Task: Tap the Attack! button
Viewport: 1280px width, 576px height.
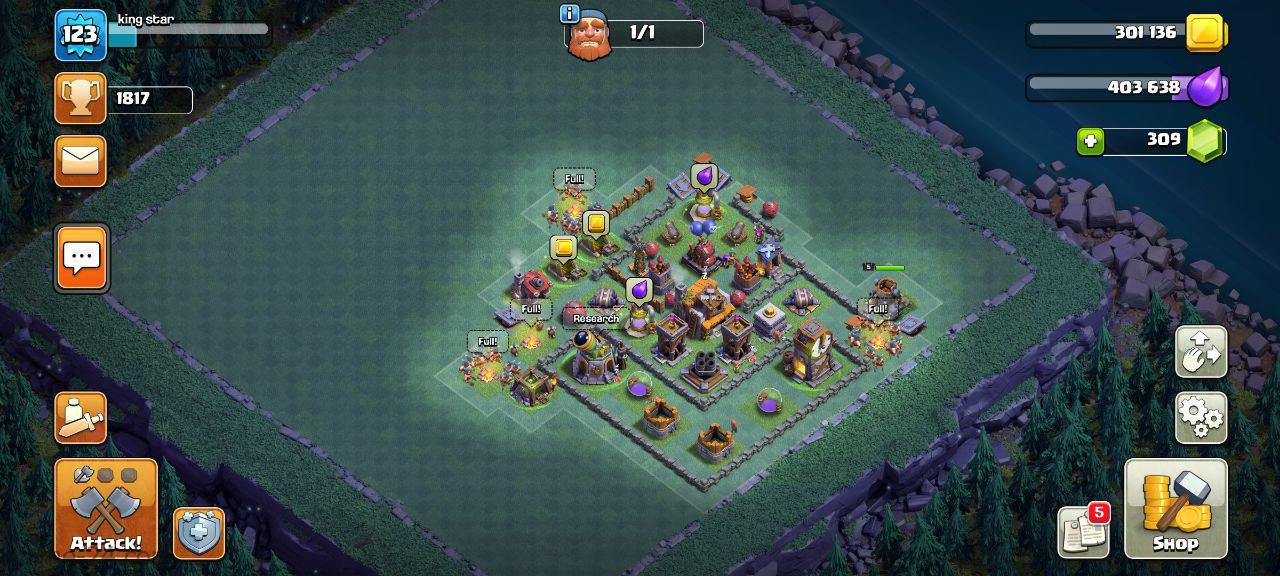Action: pos(106,508)
